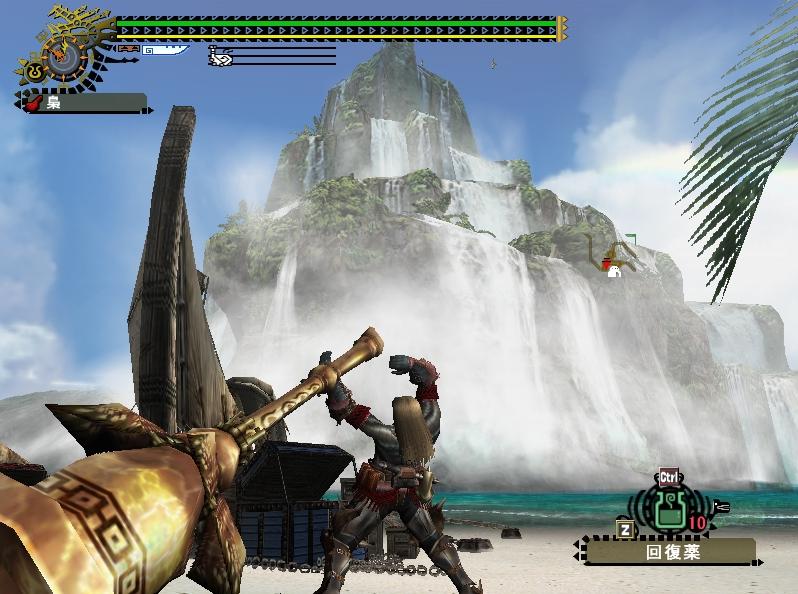798x594 pixels.
Task: Click the 回復薬 item name label
Action: pyautogui.click(x=670, y=551)
